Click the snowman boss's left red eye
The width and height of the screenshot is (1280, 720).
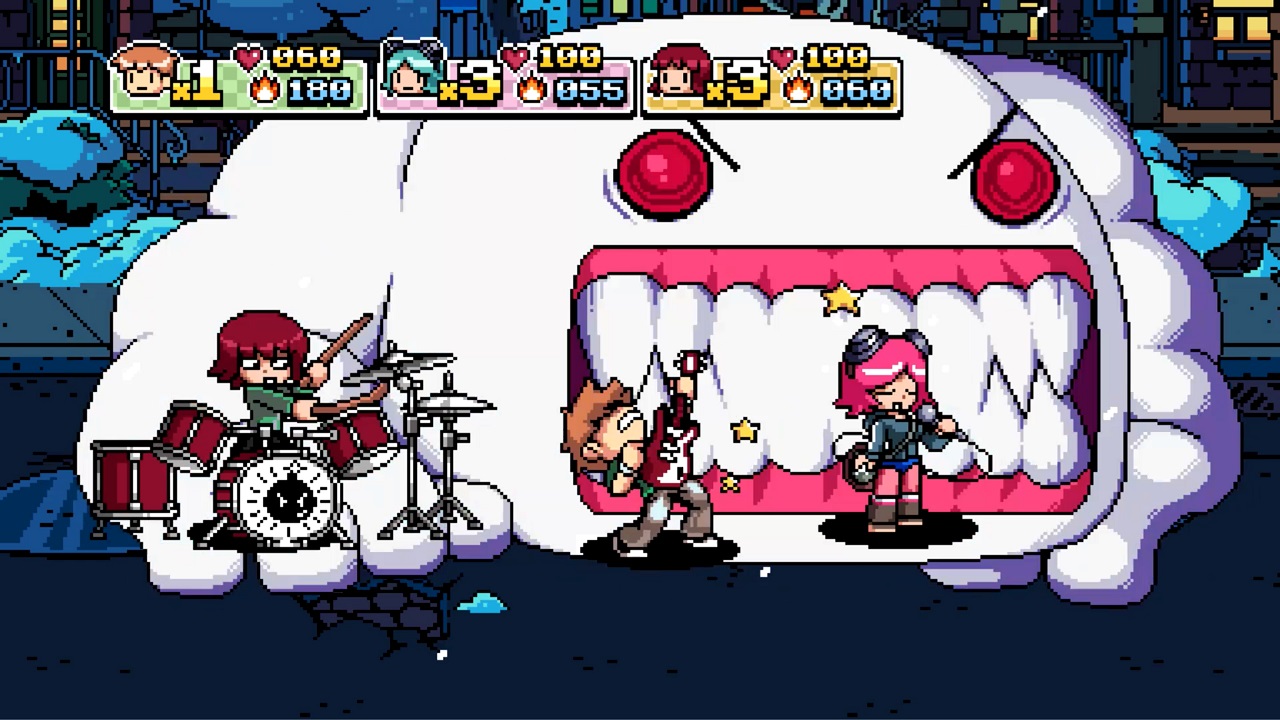pos(665,175)
